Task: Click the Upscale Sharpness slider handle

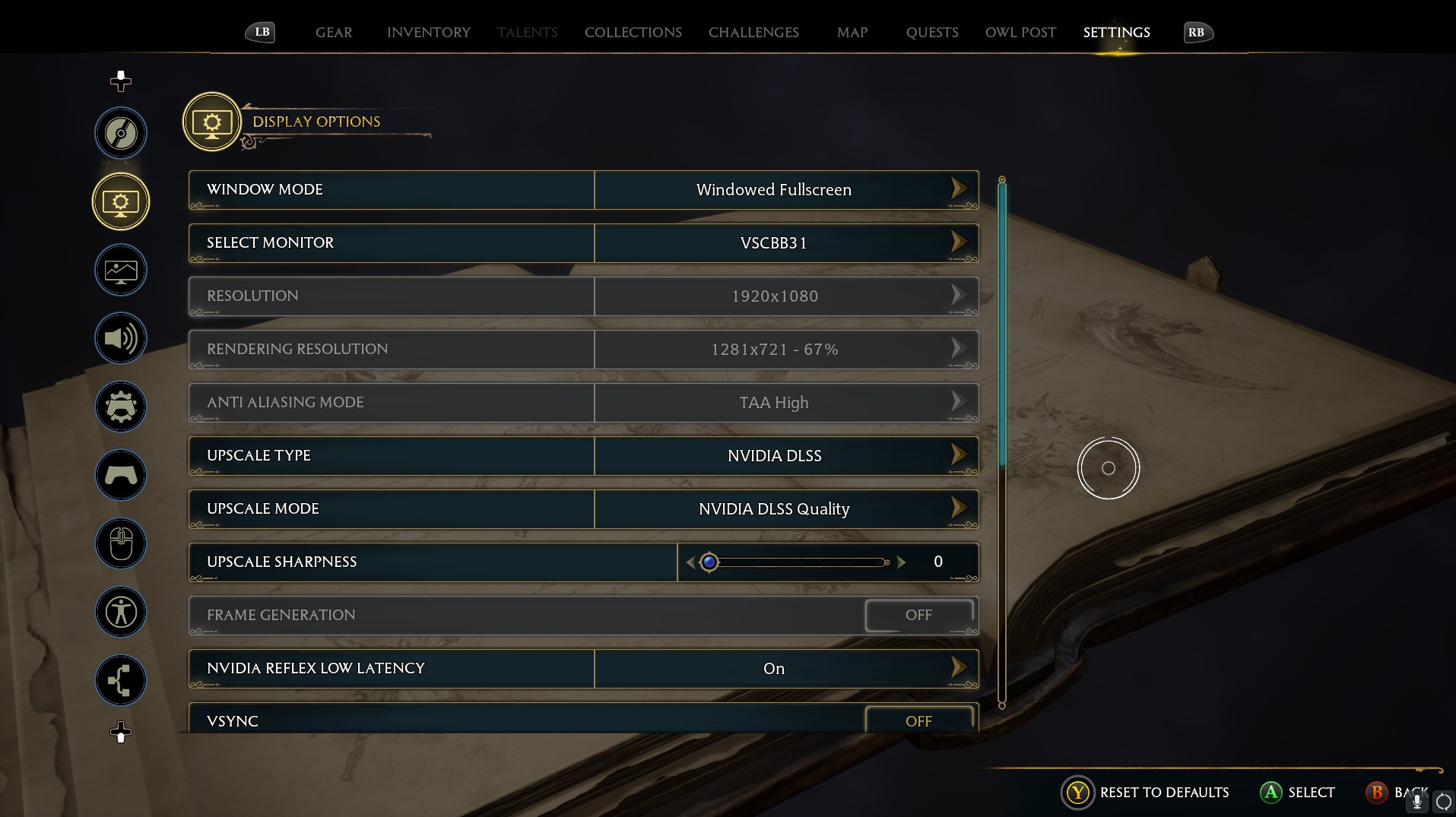Action: [x=709, y=562]
